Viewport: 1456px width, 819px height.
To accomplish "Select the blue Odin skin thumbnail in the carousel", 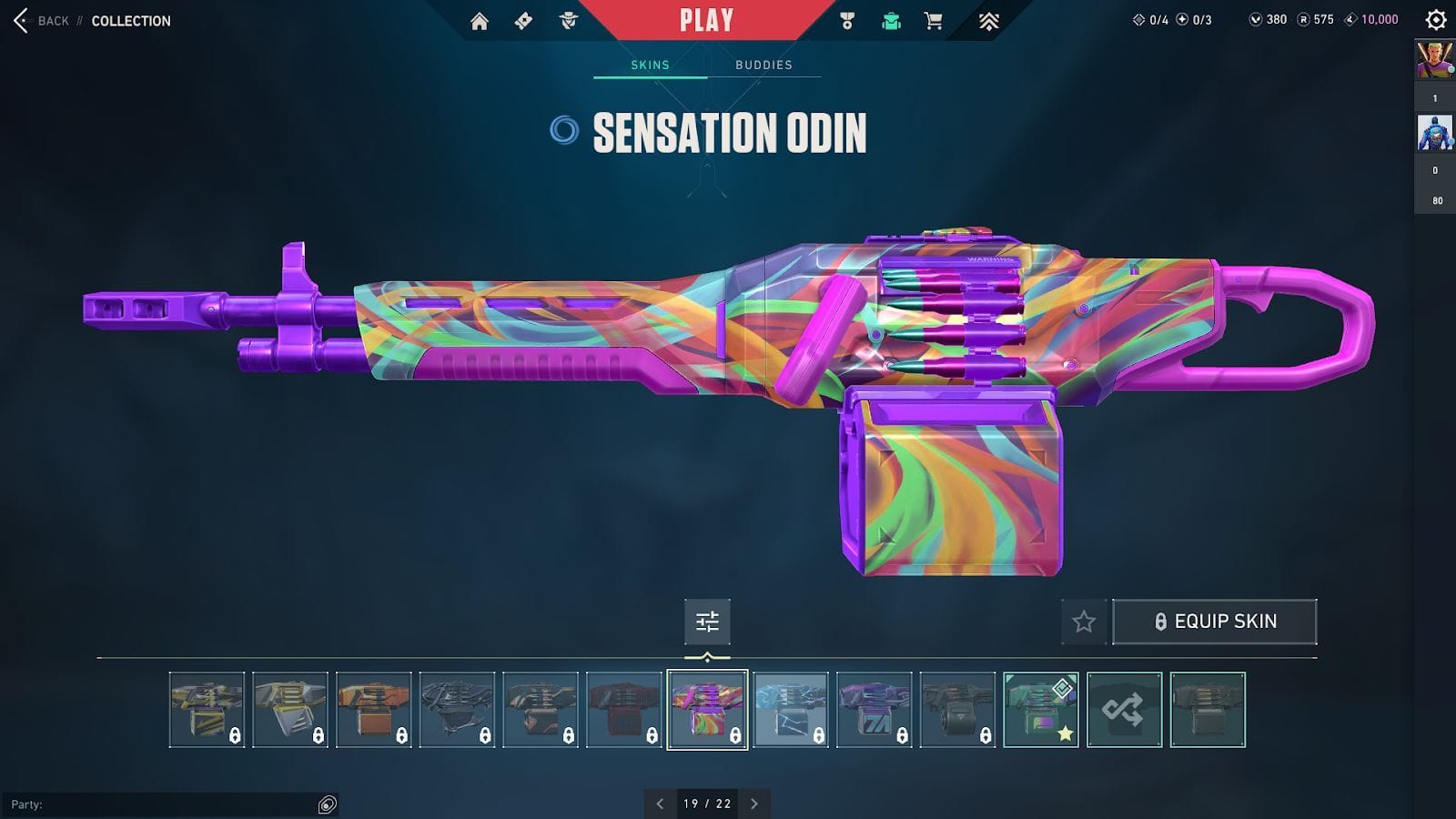I will 790,710.
